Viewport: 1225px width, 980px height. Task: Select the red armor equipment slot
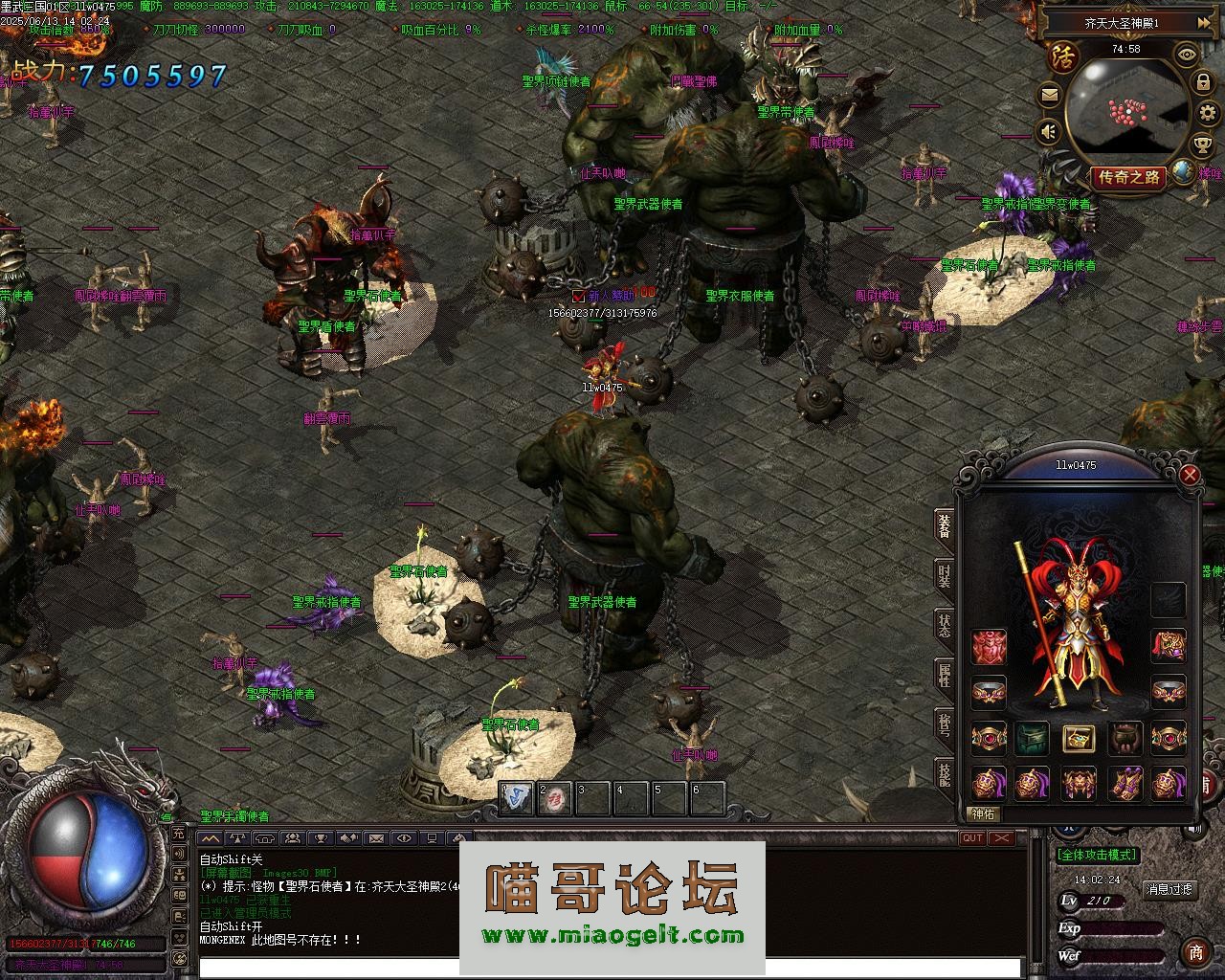990,647
